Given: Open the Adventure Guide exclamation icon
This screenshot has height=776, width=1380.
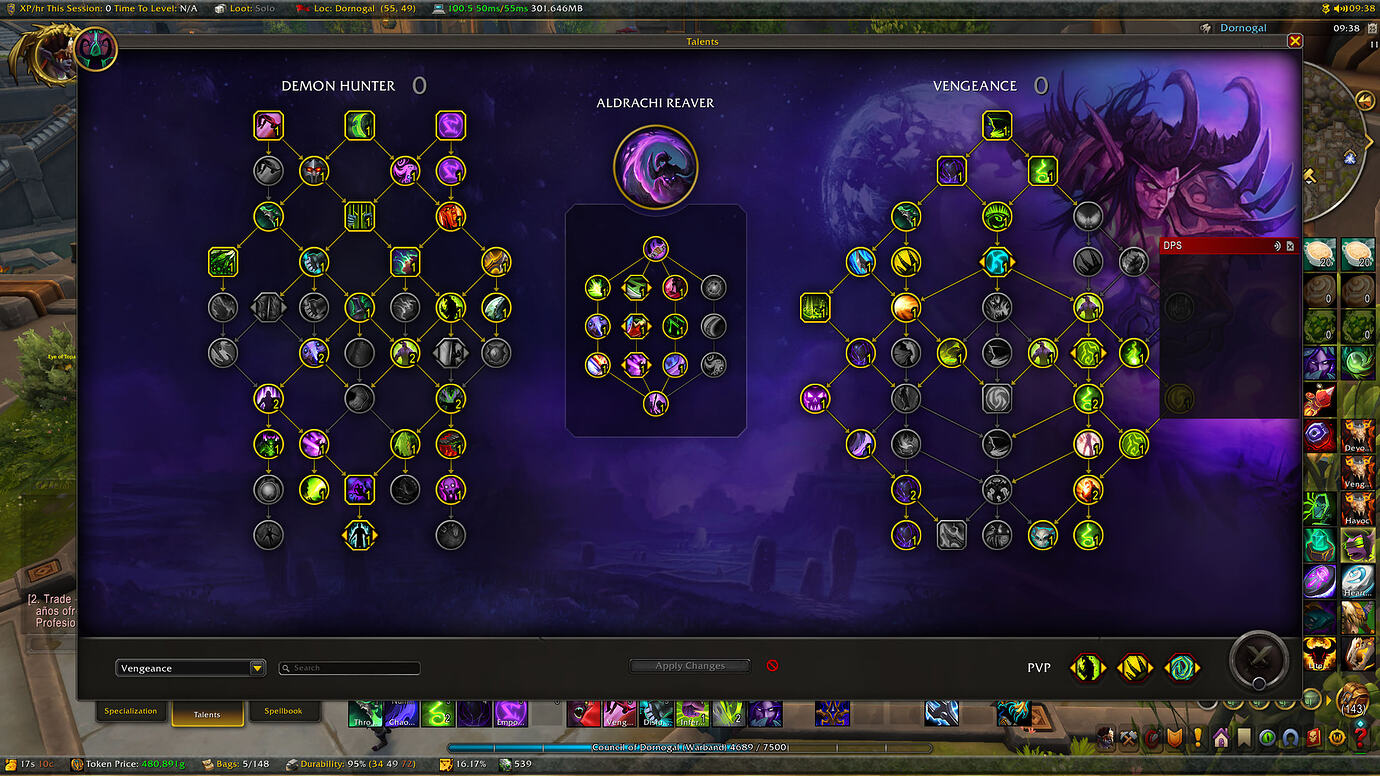Looking at the screenshot, I should pyautogui.click(x=1198, y=737).
